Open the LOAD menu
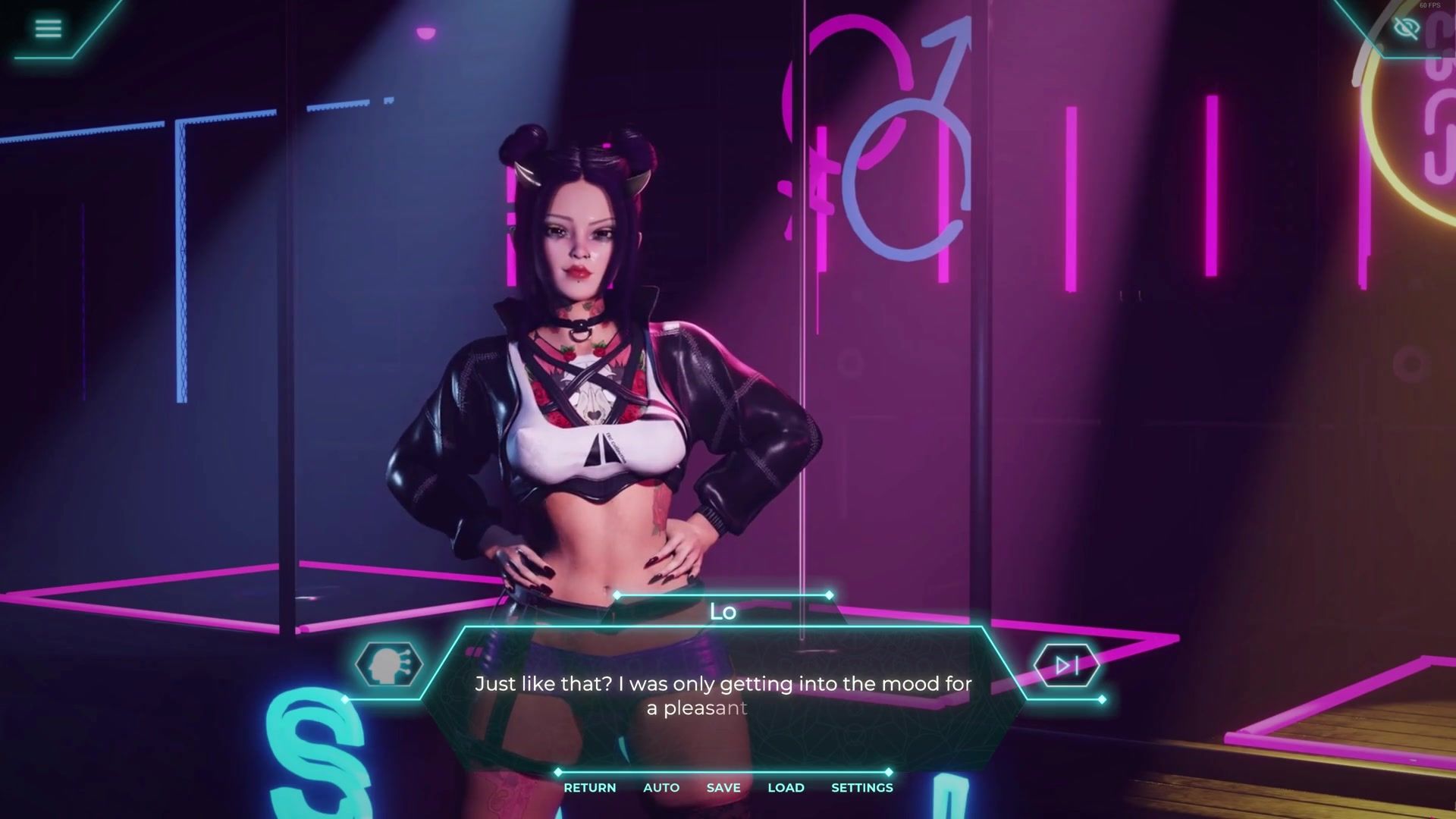The height and width of the screenshot is (819, 1456). tap(786, 787)
